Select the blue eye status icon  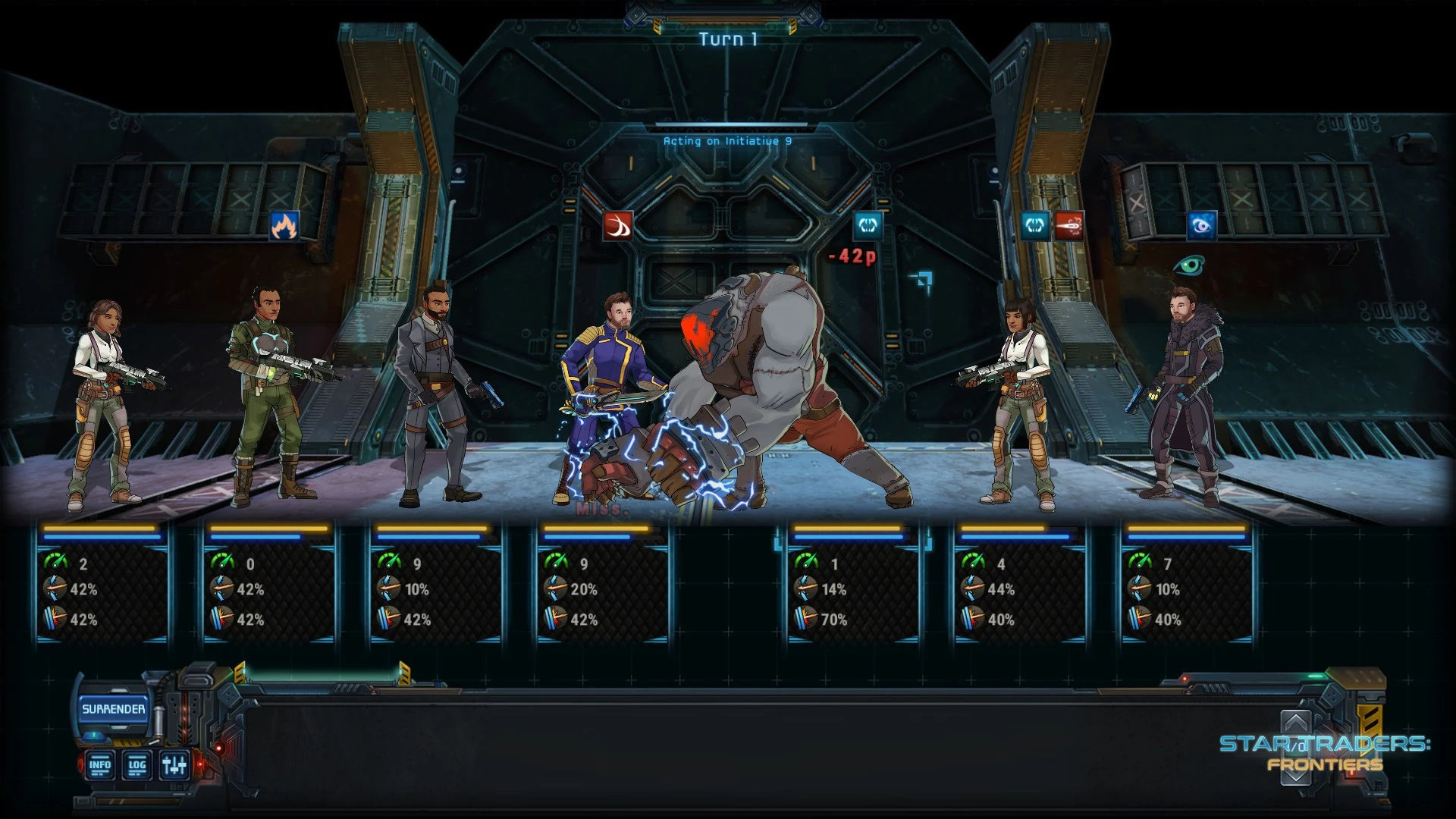pos(1202,225)
